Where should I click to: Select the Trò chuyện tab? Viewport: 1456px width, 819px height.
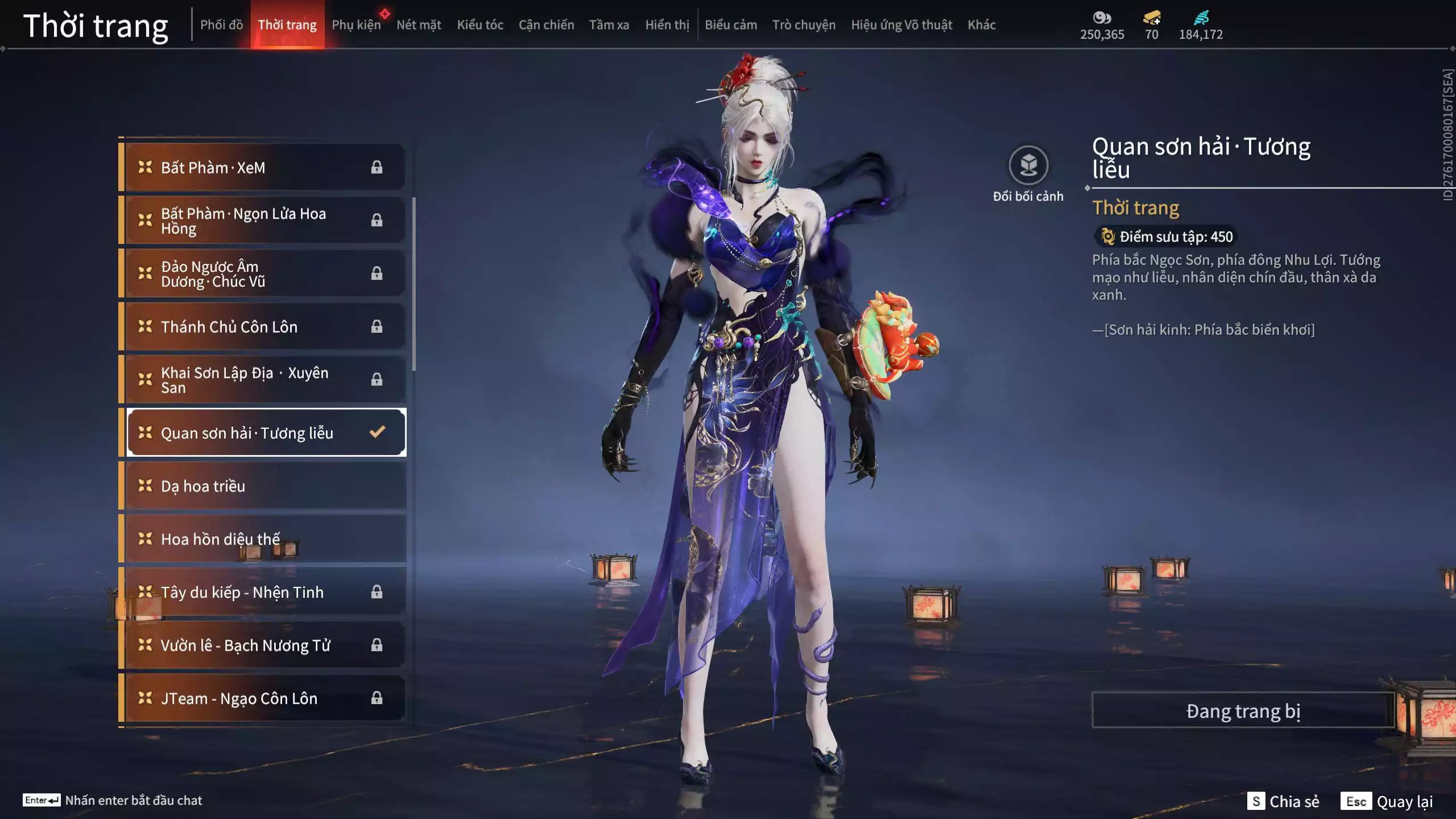point(804,25)
